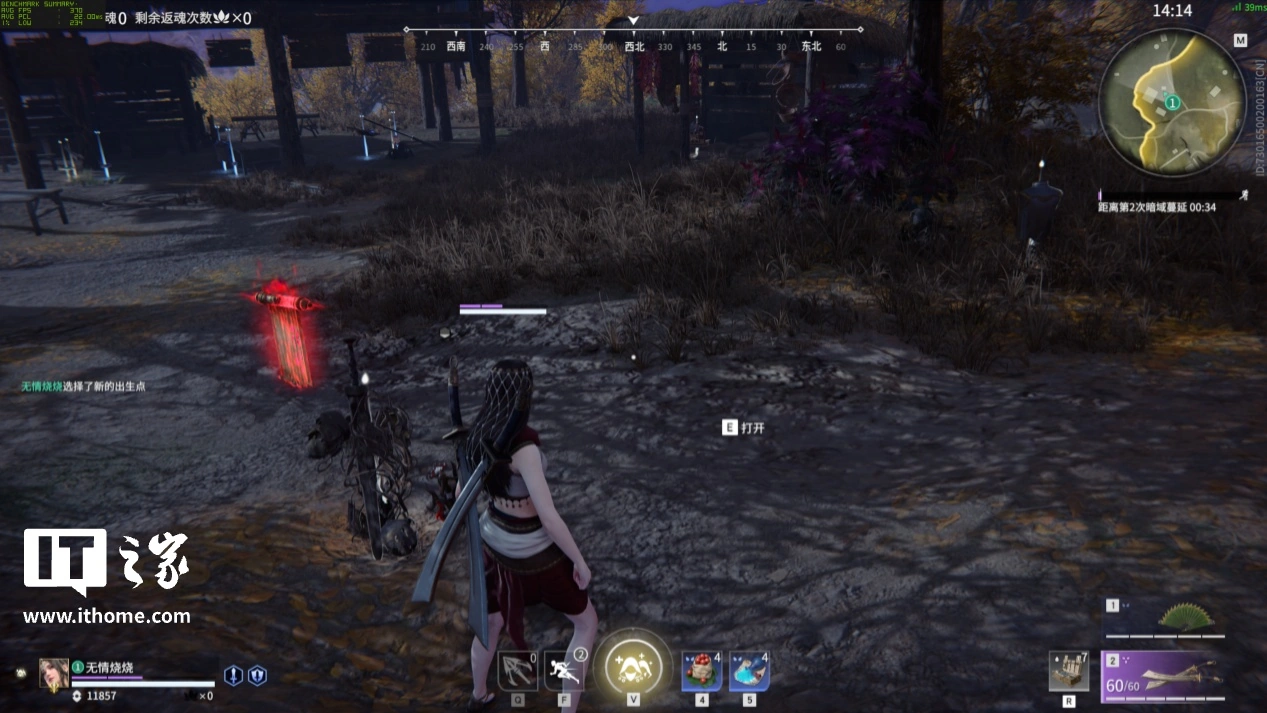Click the player portrait of 无情烧烧
Viewport: 1267px width, 713px height.
54,673
